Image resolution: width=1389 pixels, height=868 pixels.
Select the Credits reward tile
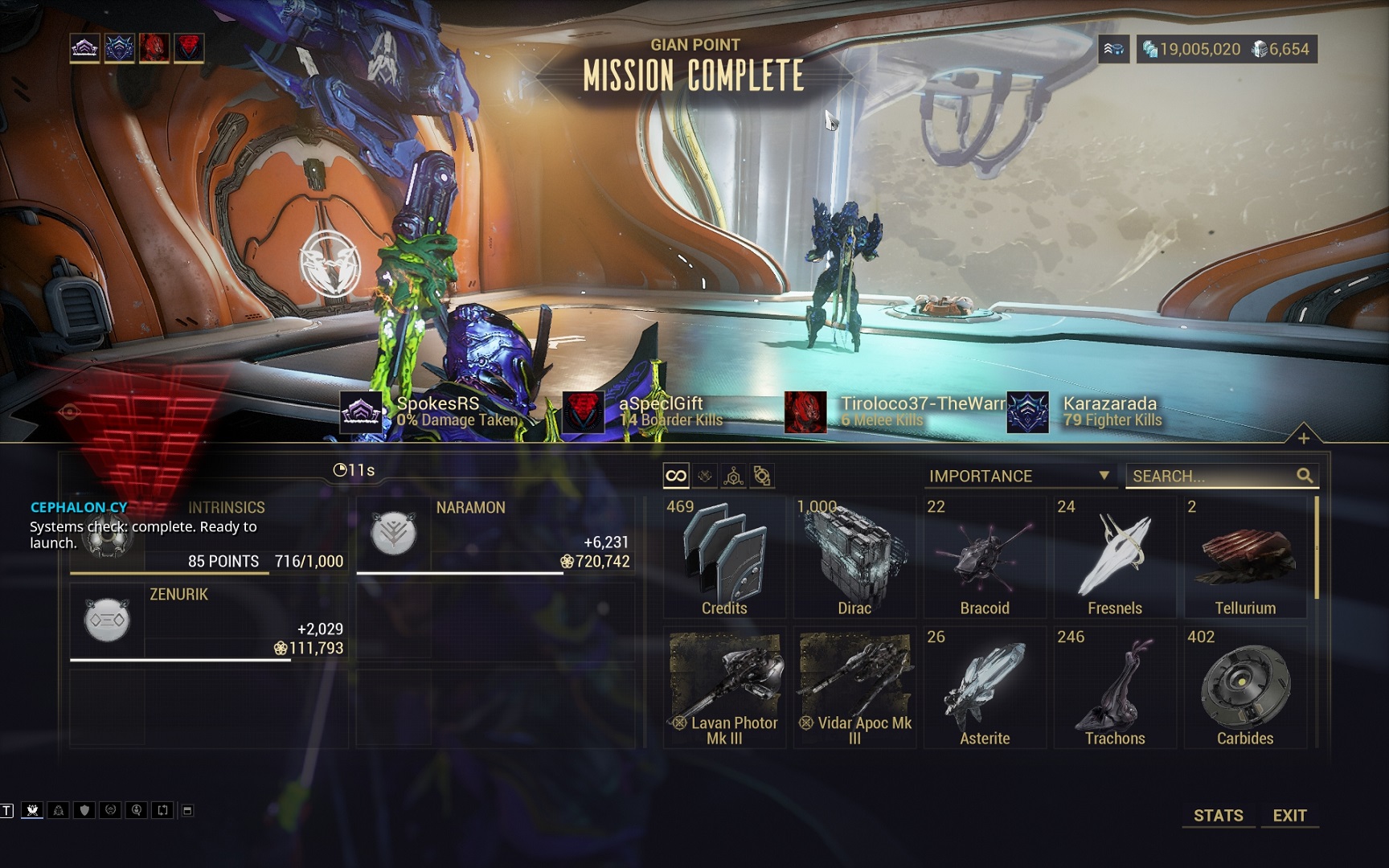click(724, 558)
